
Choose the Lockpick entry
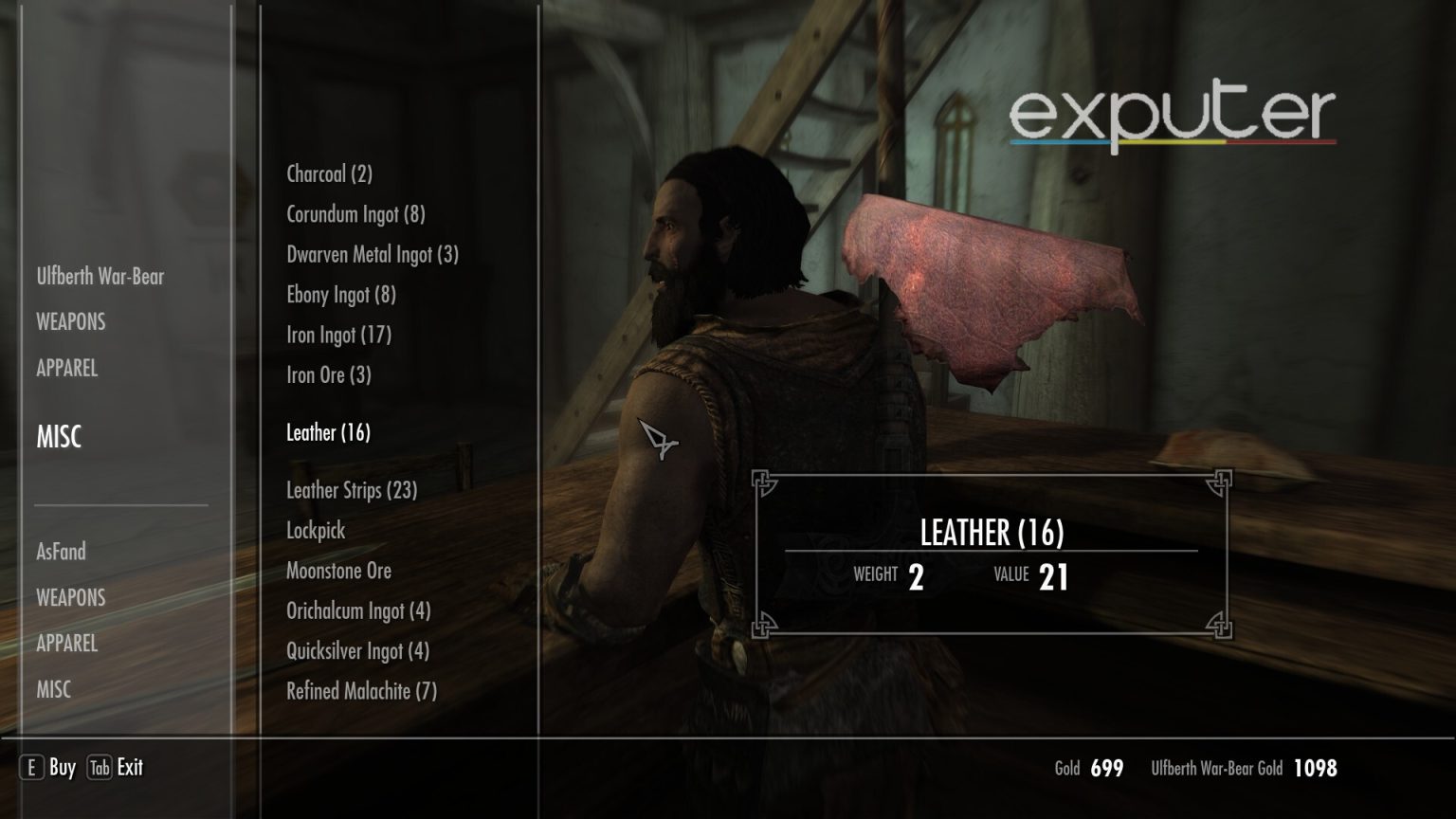click(x=316, y=531)
